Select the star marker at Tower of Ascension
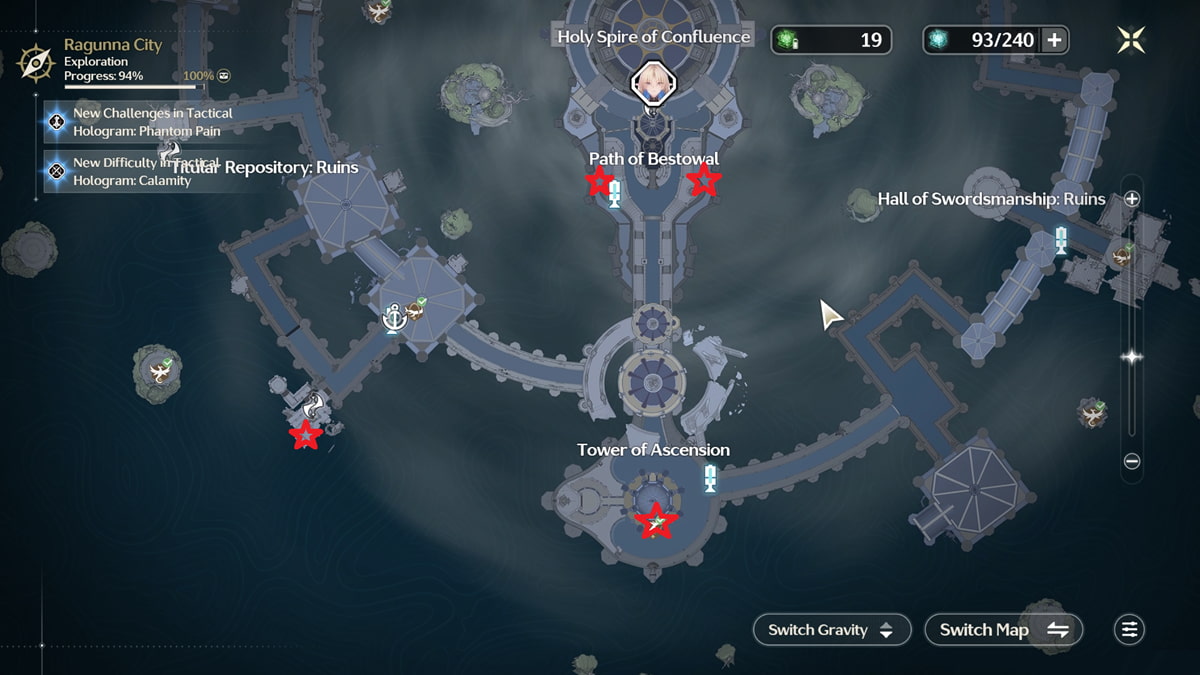Image resolution: width=1200 pixels, height=675 pixels. point(656,521)
